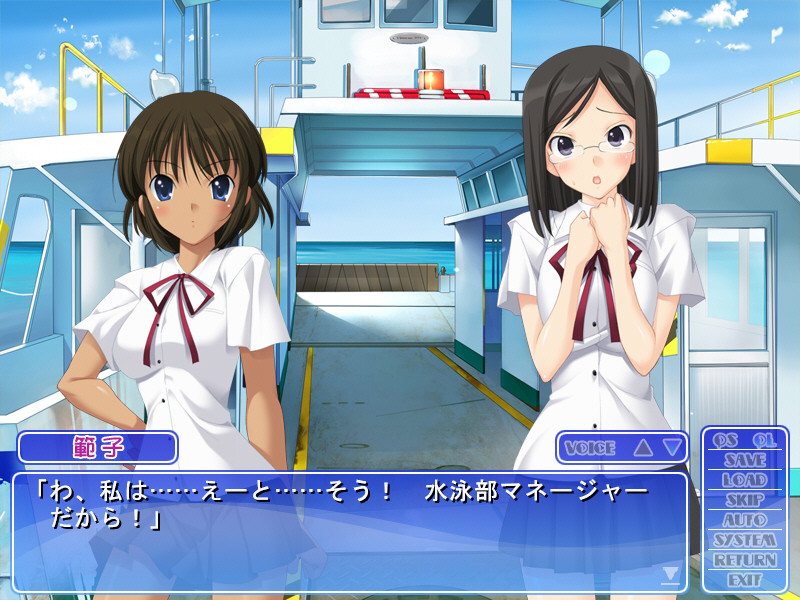Open the SYSTEM settings

[745, 540]
